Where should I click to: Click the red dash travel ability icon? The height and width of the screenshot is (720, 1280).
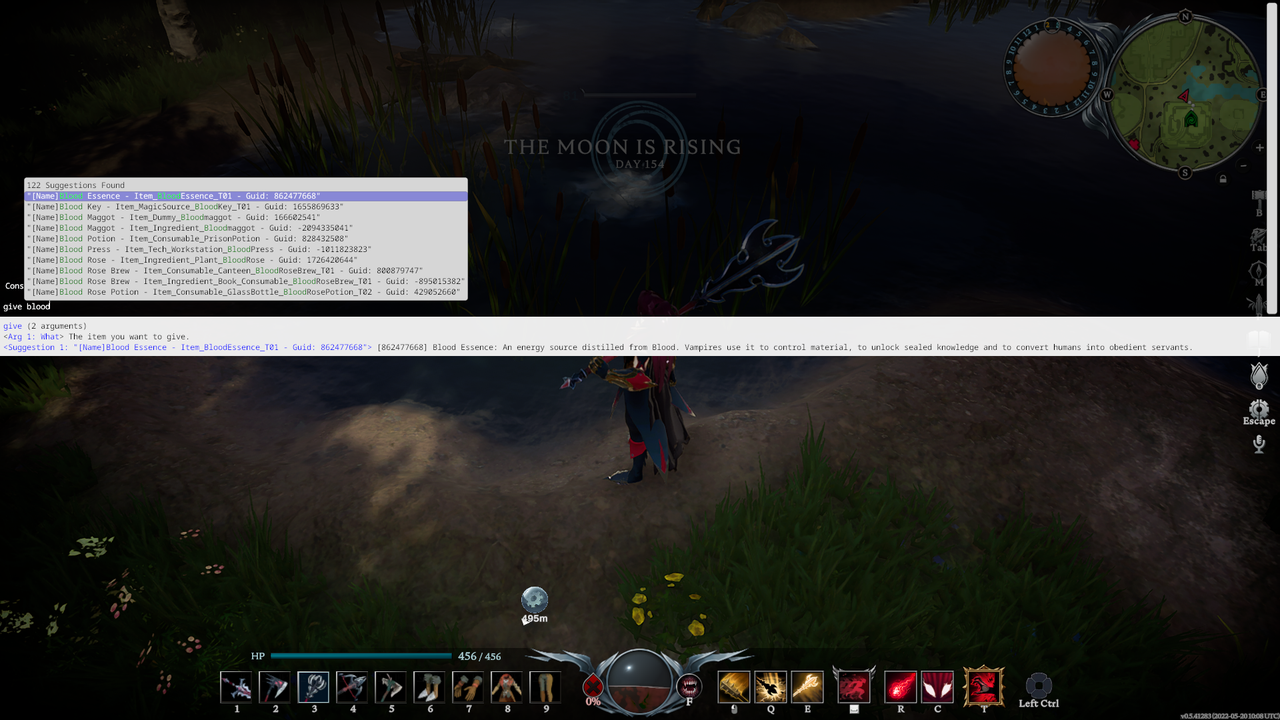854,686
